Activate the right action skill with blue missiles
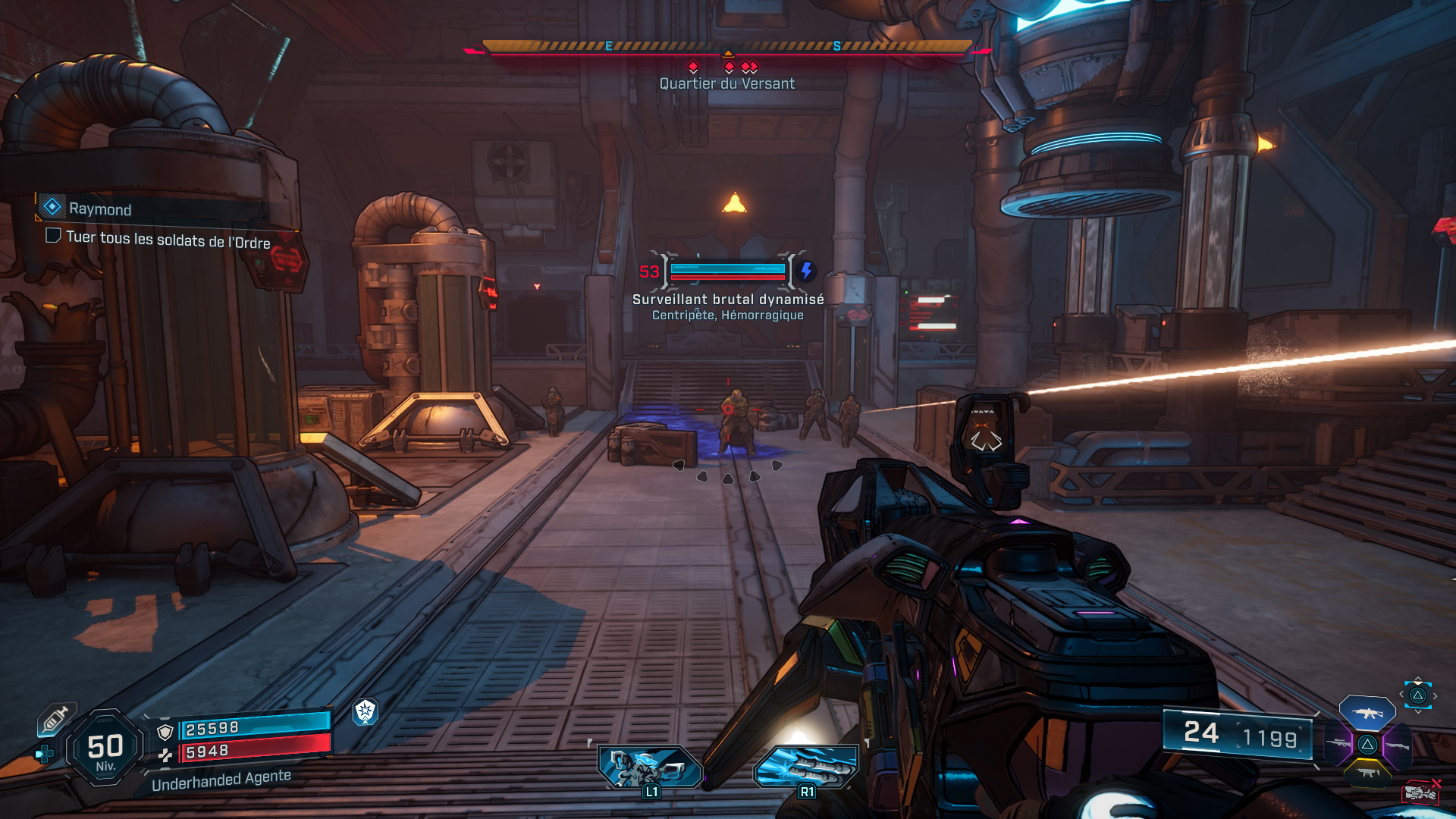1456x819 pixels. [x=807, y=766]
